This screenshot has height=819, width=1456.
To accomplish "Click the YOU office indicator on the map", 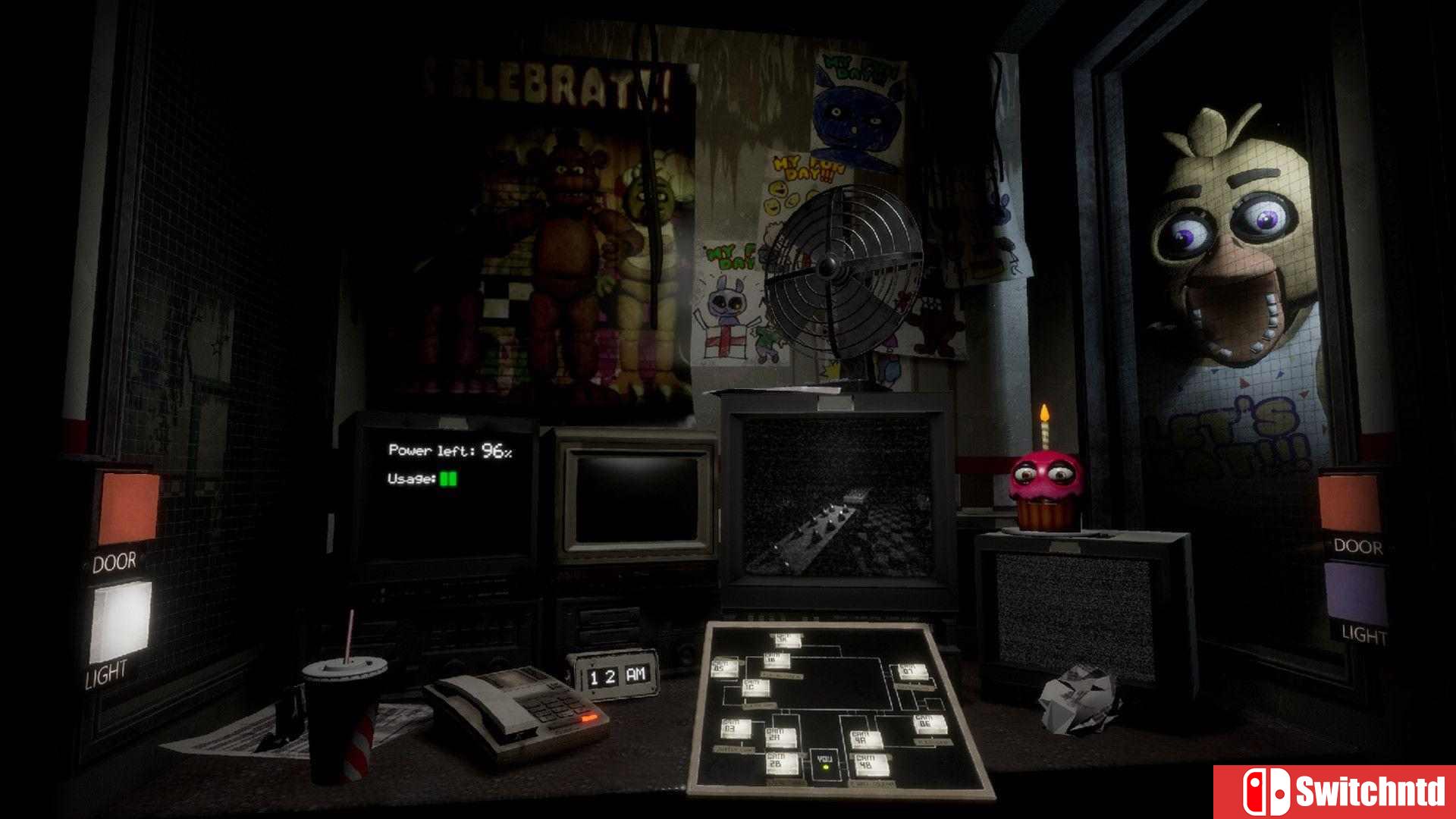I will 824,758.
